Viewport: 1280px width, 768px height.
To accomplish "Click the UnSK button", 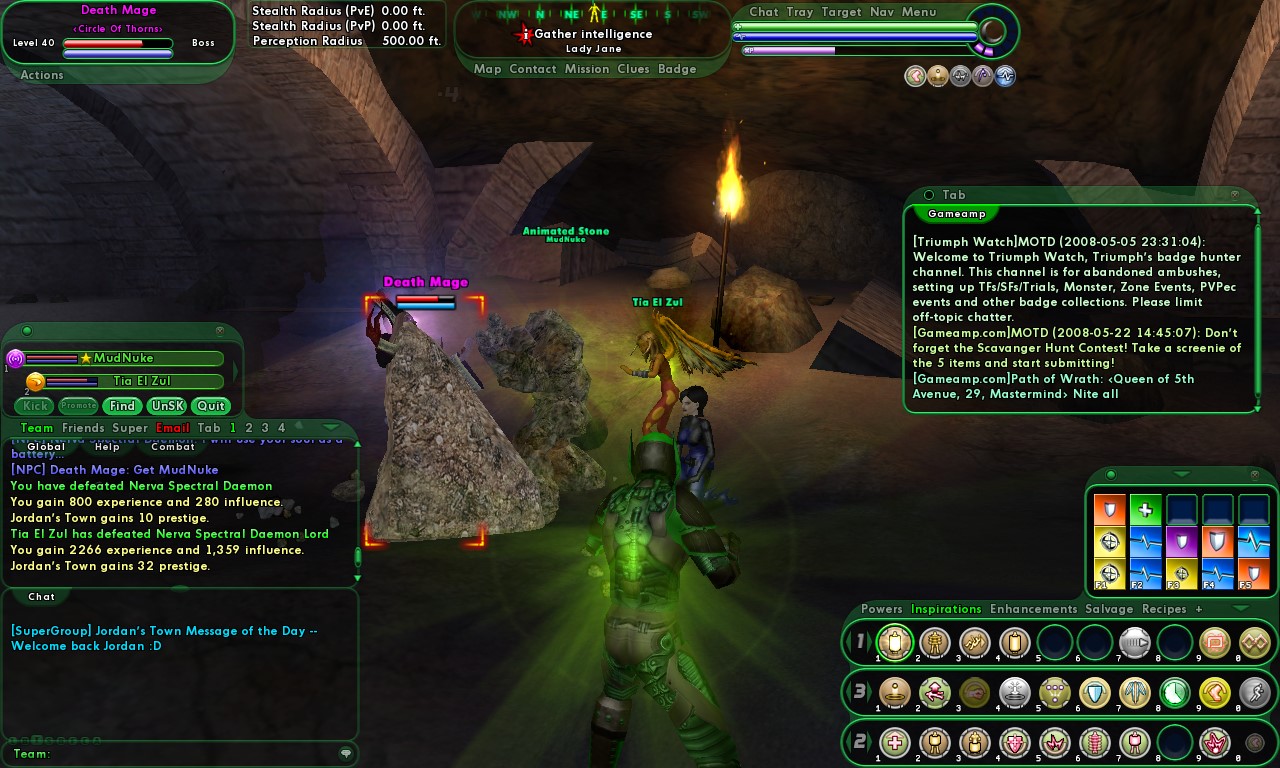I will tap(166, 406).
